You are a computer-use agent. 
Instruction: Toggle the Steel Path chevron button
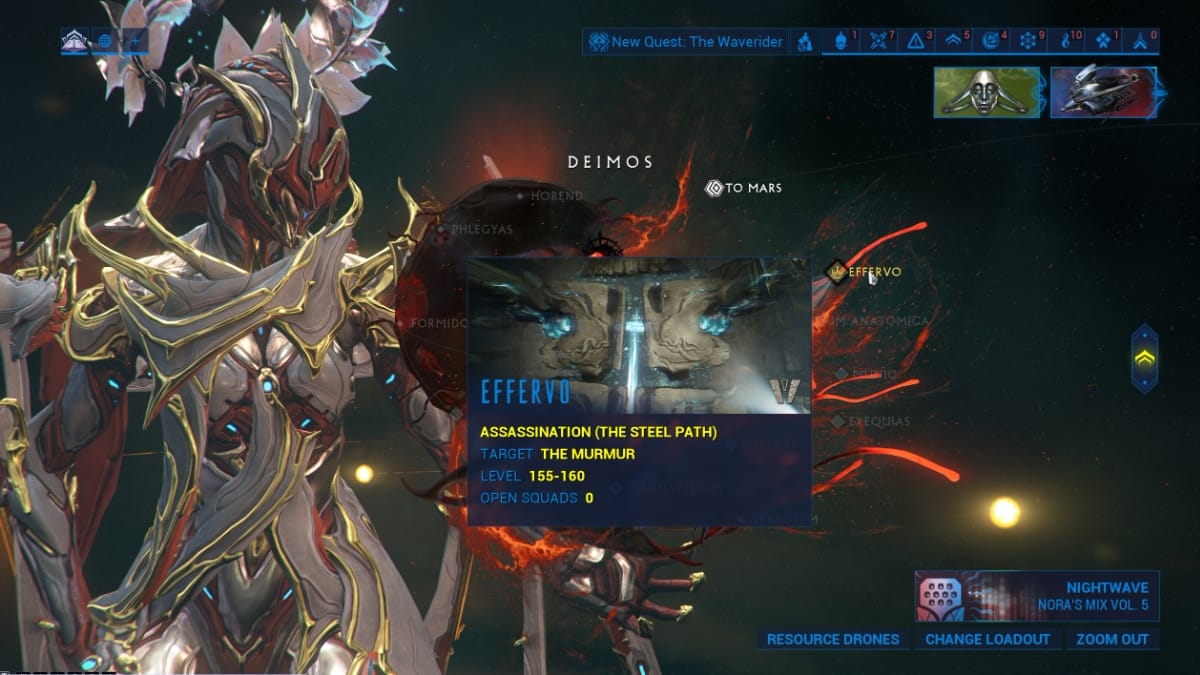click(1145, 357)
